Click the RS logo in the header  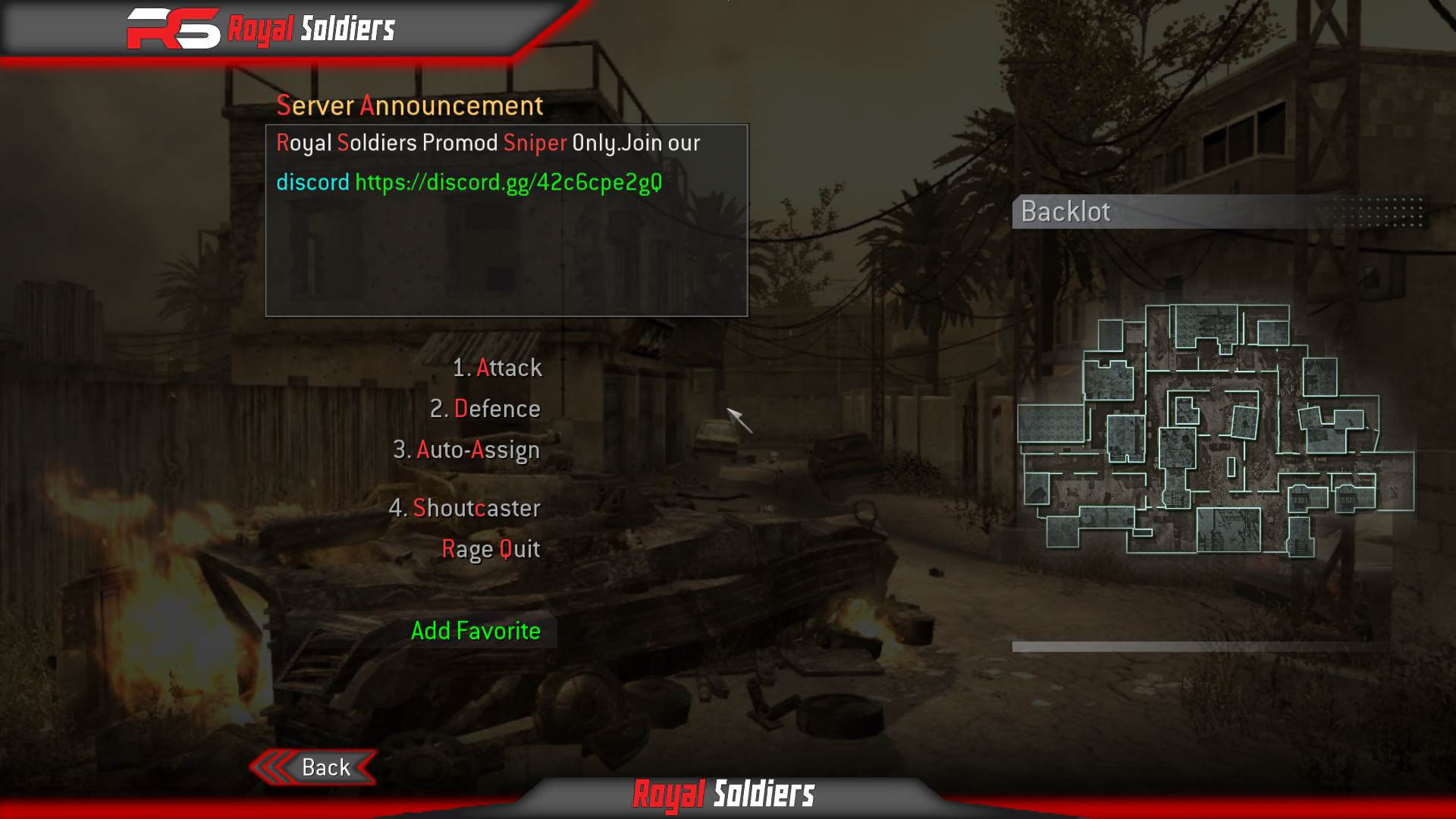click(171, 28)
